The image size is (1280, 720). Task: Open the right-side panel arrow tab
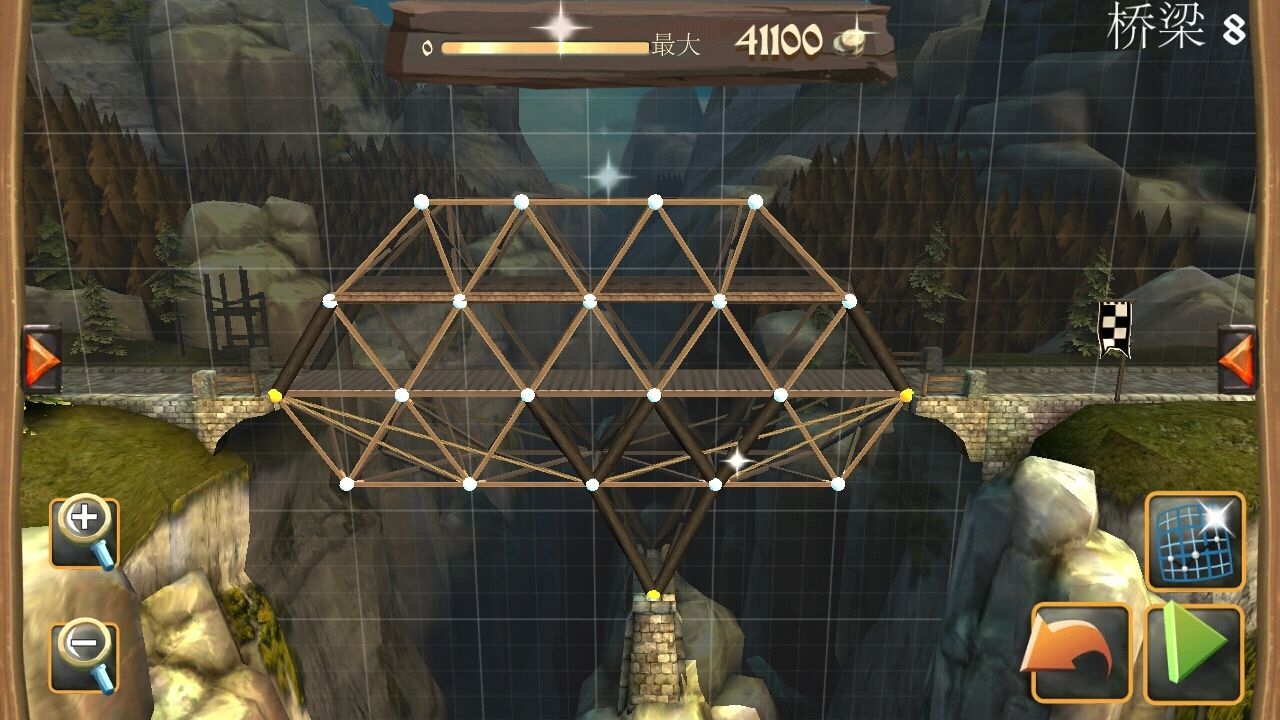(1236, 358)
